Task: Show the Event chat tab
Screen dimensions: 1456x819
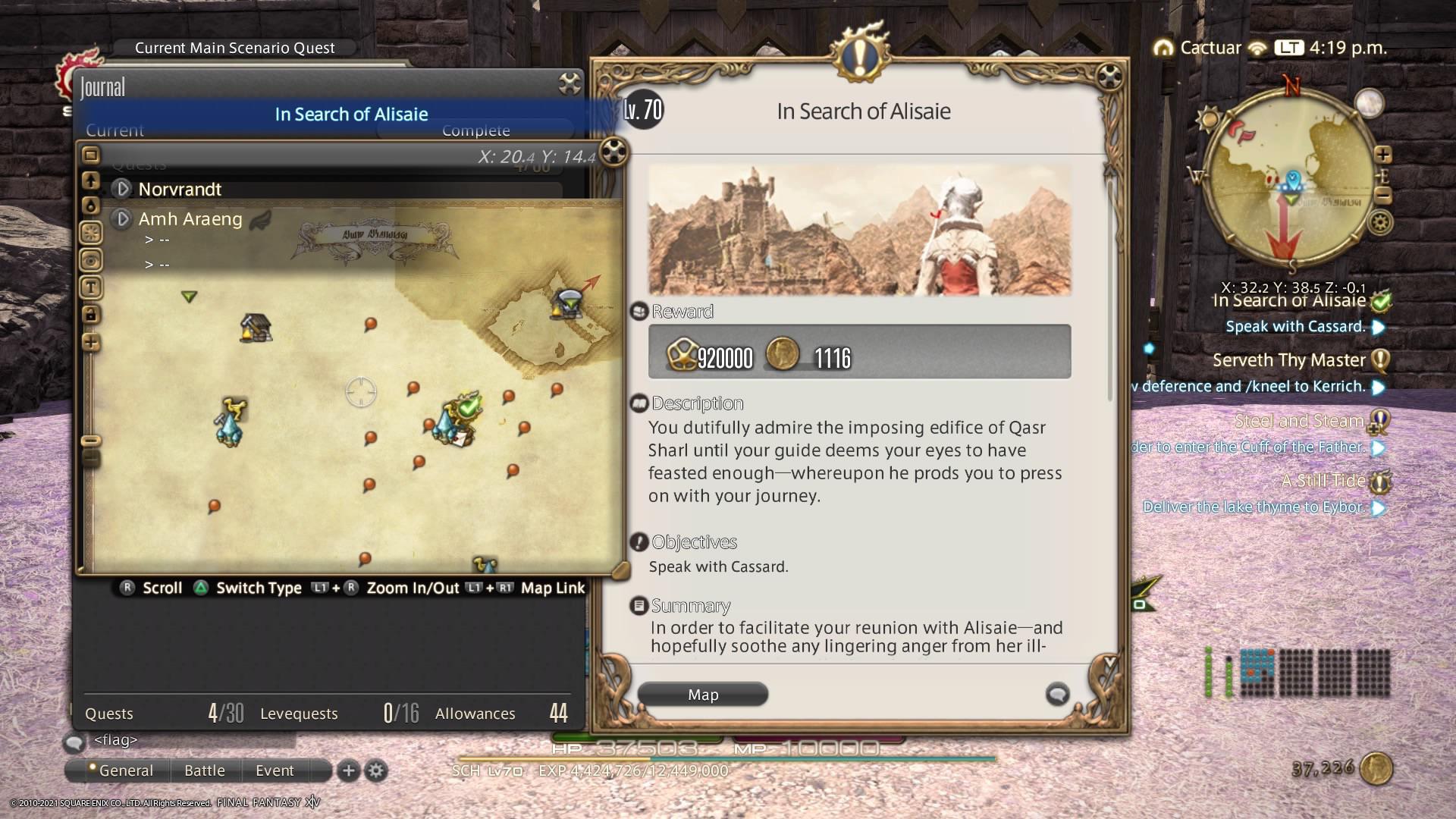Action: click(x=275, y=770)
